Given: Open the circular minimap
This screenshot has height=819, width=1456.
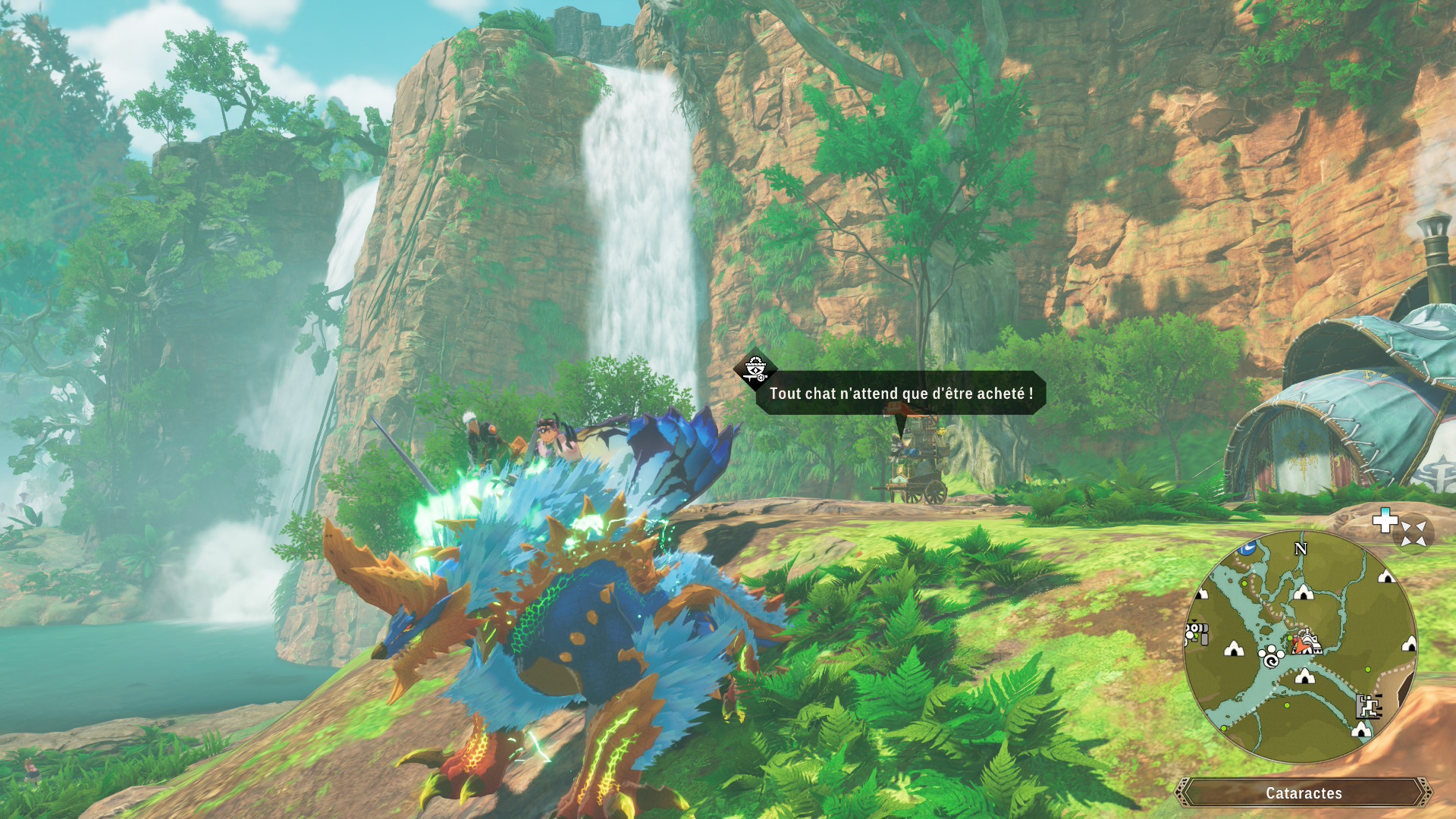Looking at the screenshot, I should [x=1300, y=647].
